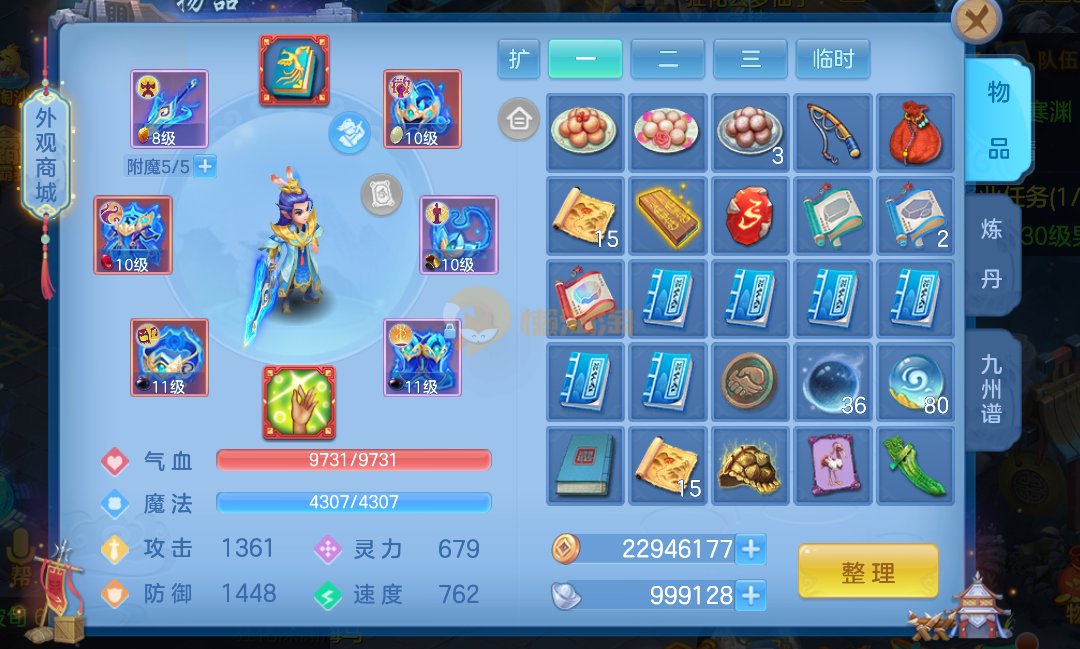
Task: Choose the golden turtle shell item
Action: [x=750, y=465]
